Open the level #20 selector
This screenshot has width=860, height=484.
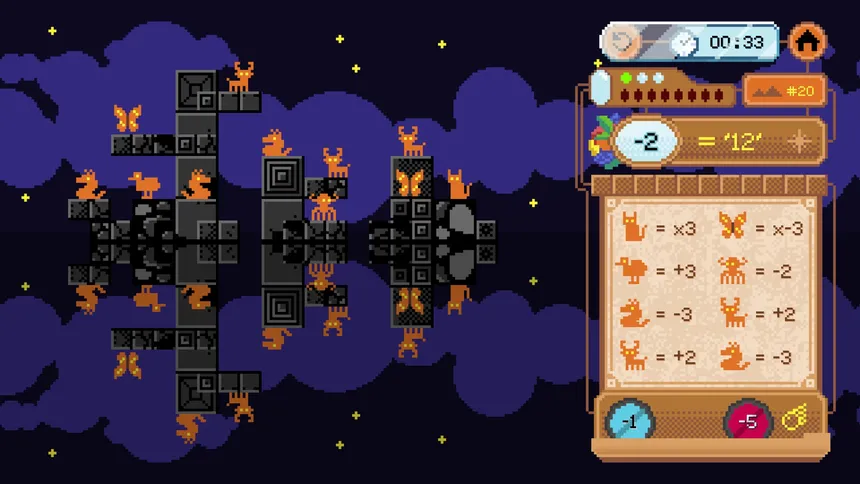pyautogui.click(x=784, y=91)
